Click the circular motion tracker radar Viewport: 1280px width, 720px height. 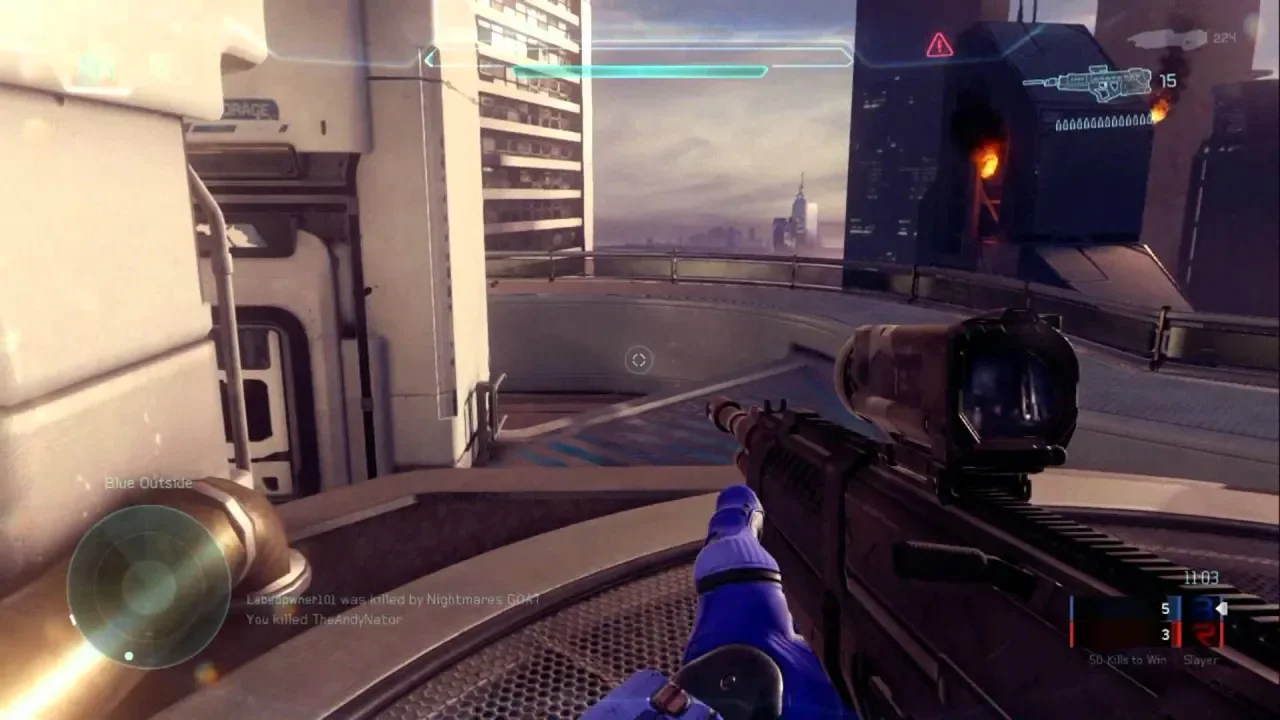149,585
